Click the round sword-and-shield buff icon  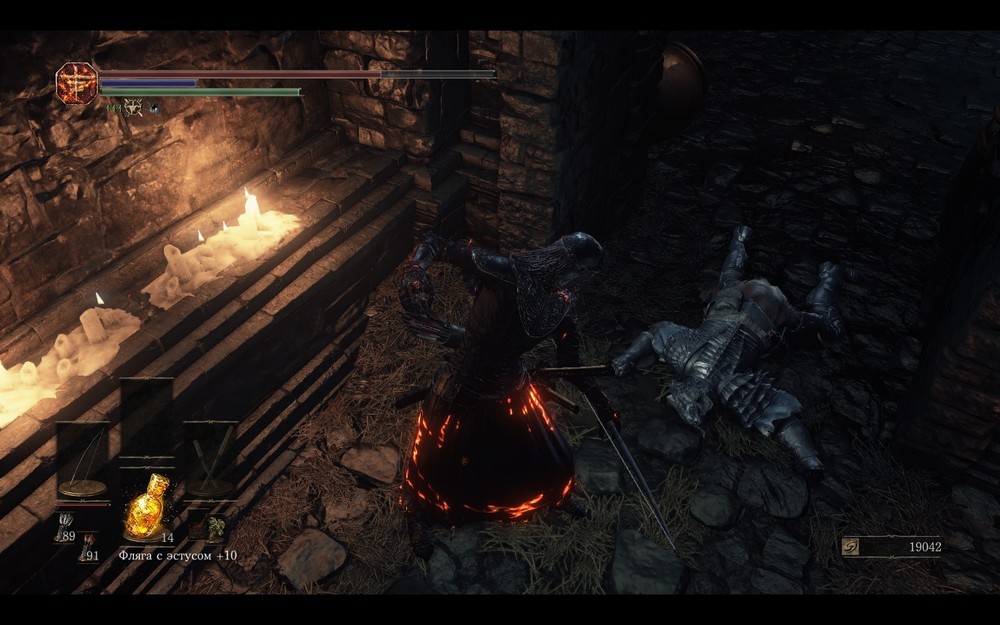132,107
